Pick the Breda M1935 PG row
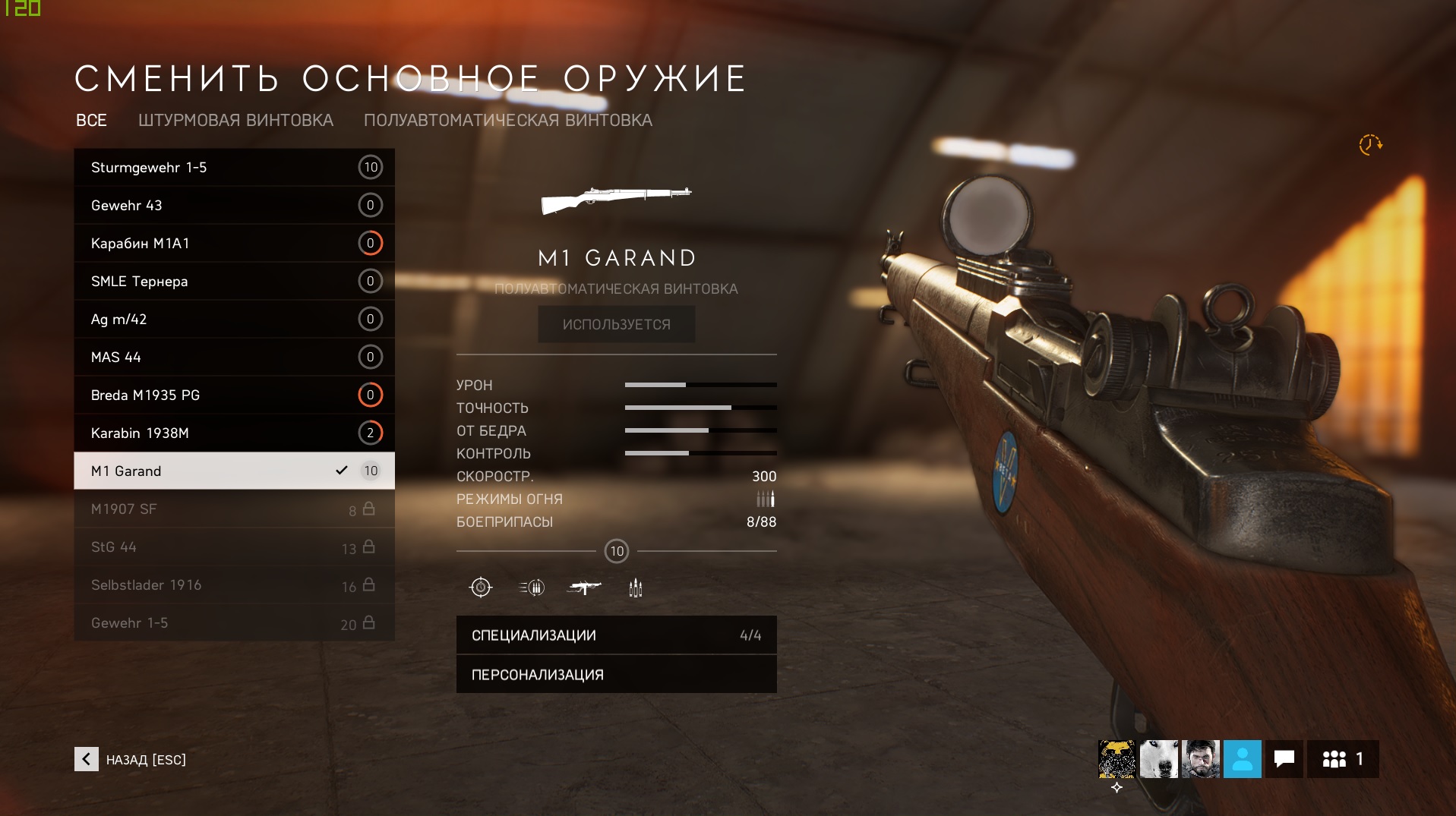Image resolution: width=1456 pixels, height=816 pixels. pyautogui.click(x=234, y=395)
